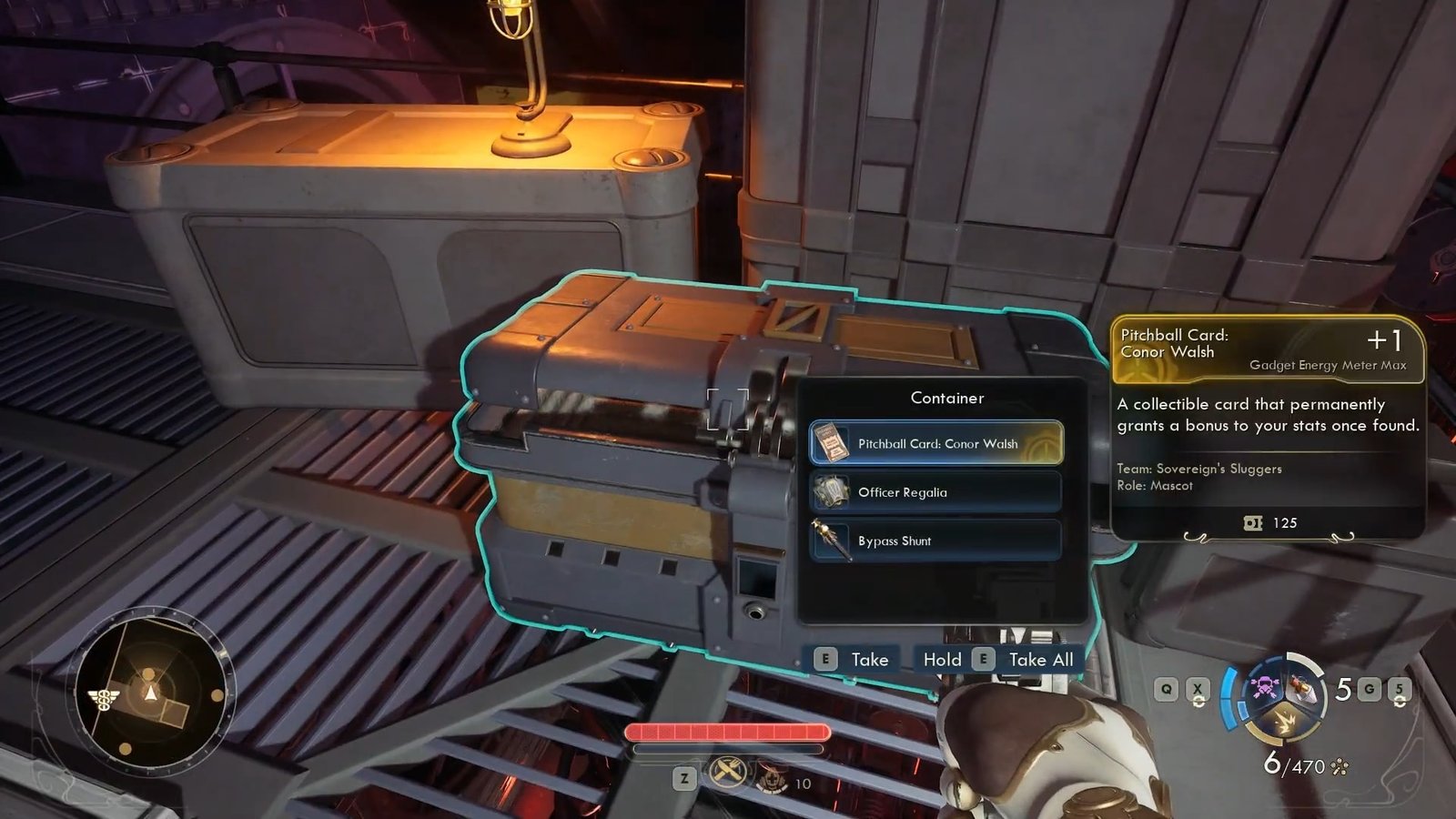Click the crossed-tools icon beneath the health bar

[x=727, y=774]
